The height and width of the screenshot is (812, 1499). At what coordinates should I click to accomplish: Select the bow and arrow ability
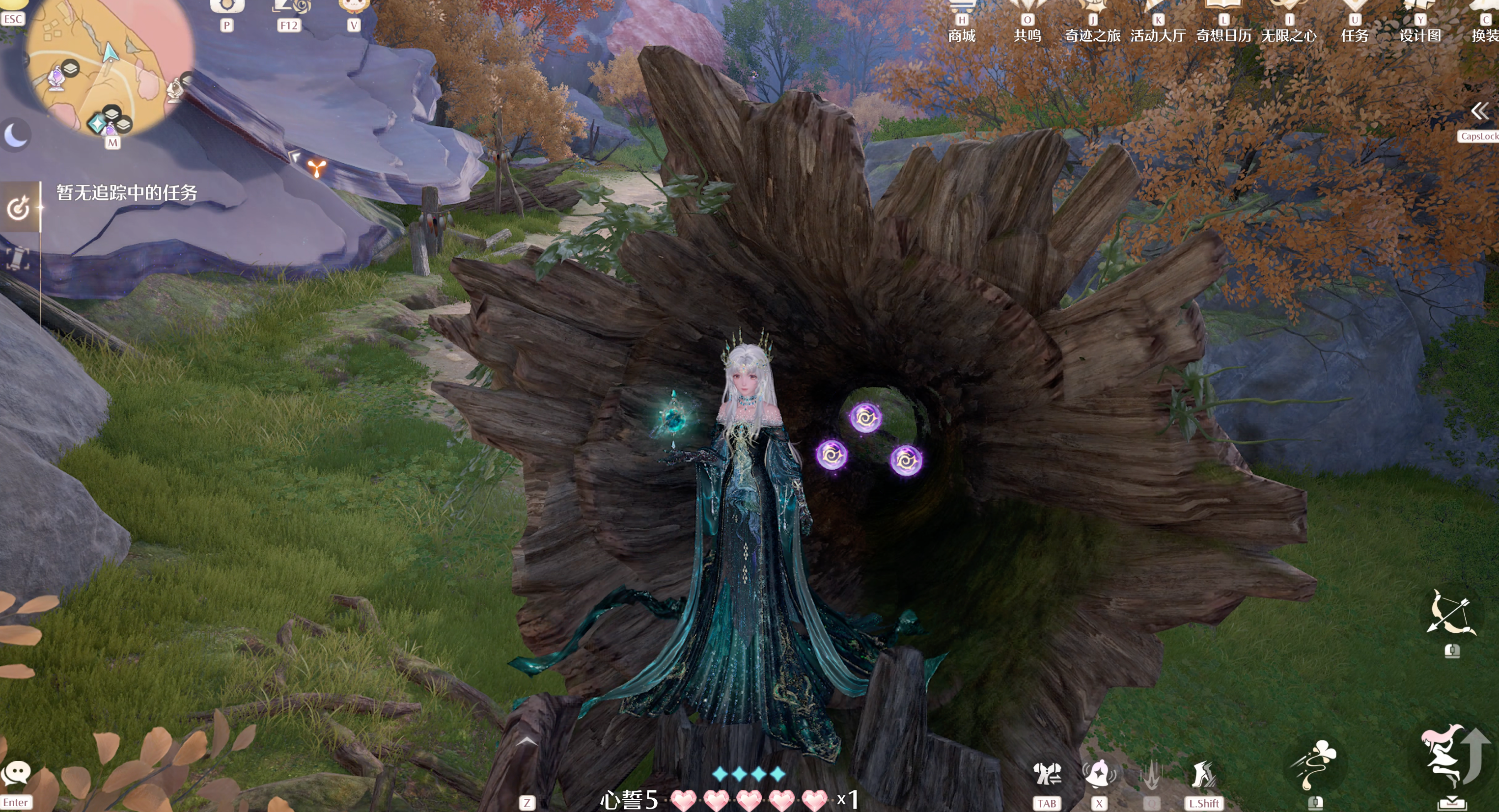pyautogui.click(x=1451, y=613)
